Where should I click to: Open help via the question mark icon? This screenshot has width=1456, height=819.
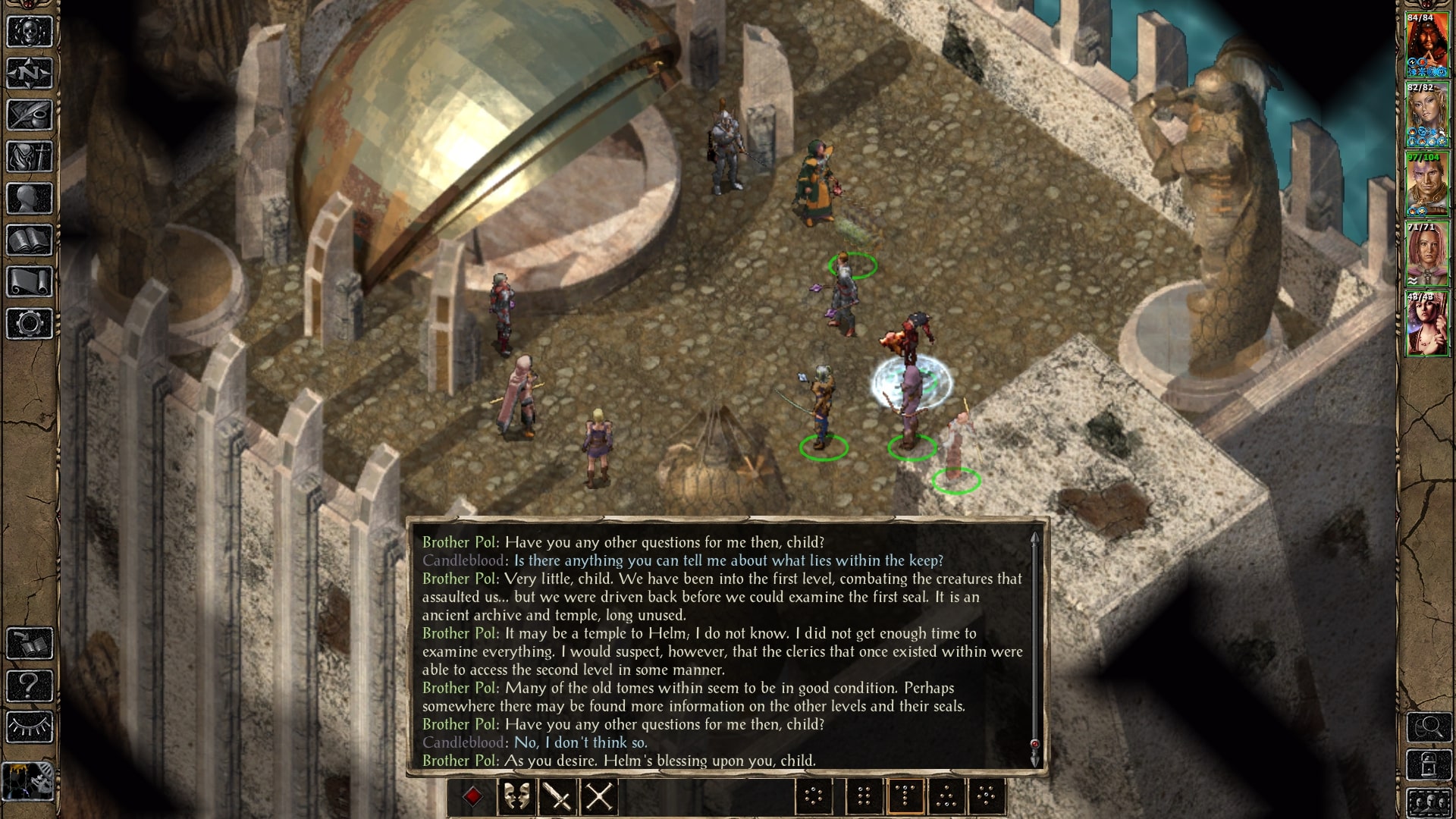(28, 684)
